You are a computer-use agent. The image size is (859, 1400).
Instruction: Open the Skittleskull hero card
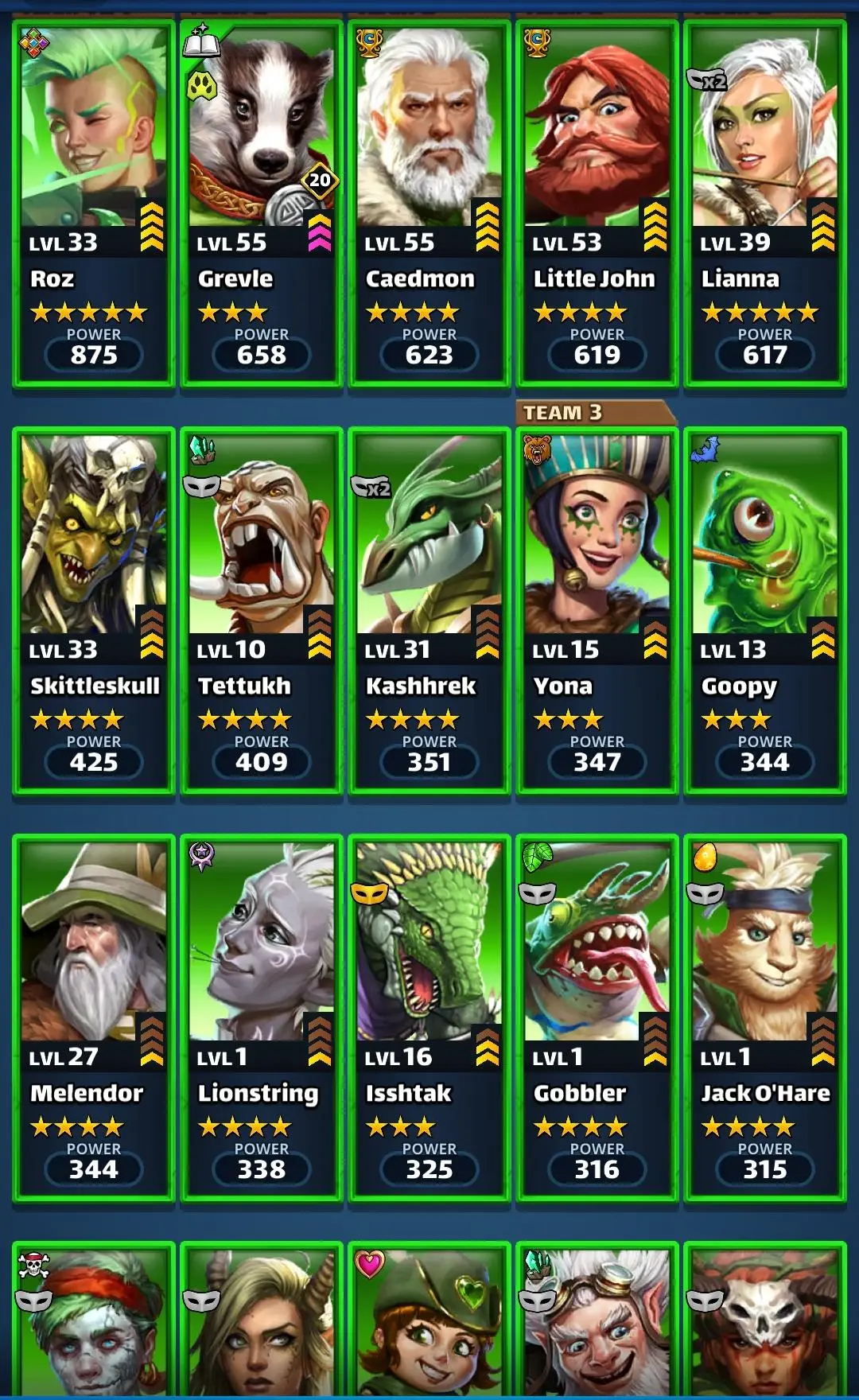[x=94, y=611]
